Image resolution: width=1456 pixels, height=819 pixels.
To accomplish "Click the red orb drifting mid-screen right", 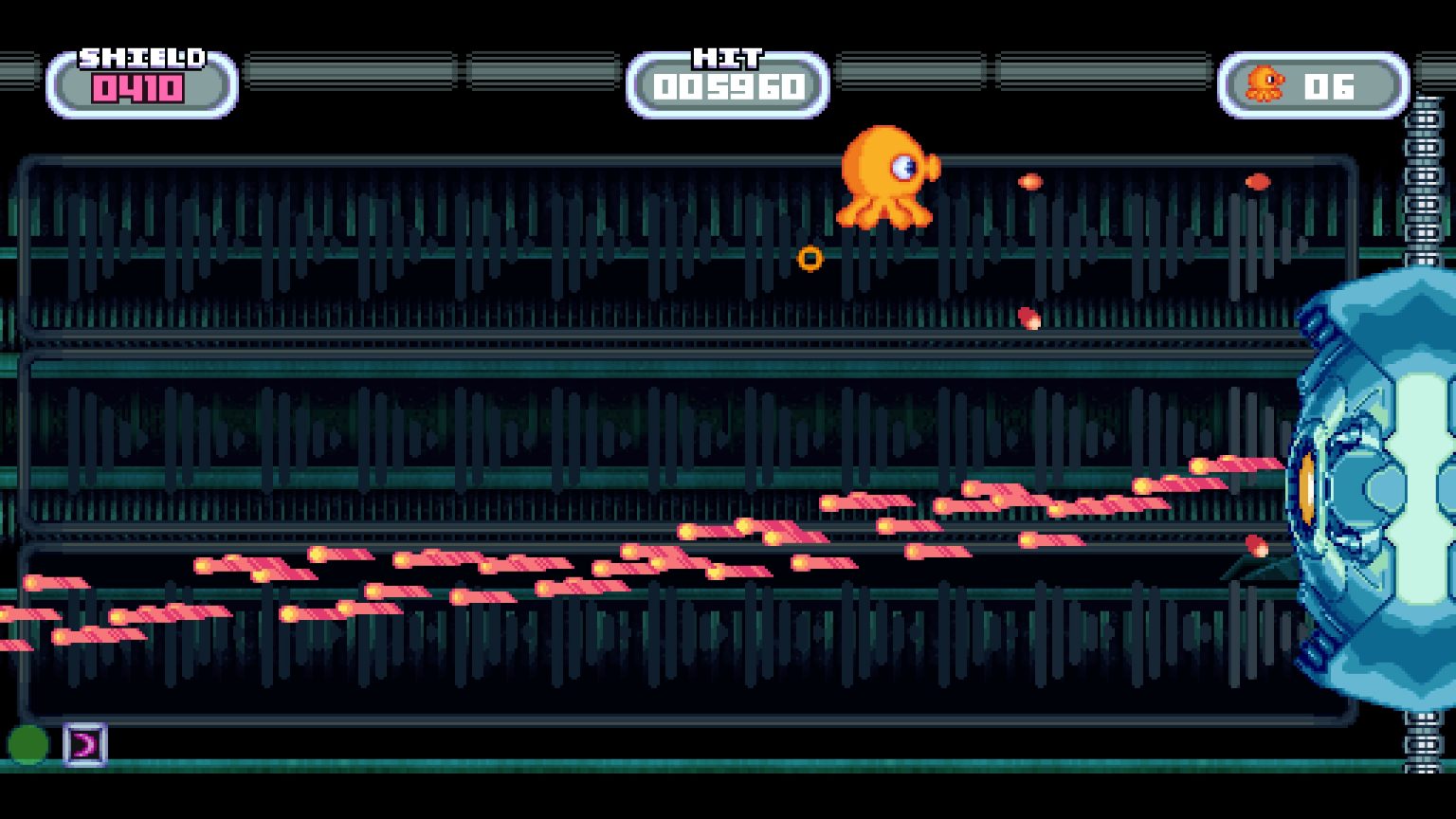I will click(1028, 318).
